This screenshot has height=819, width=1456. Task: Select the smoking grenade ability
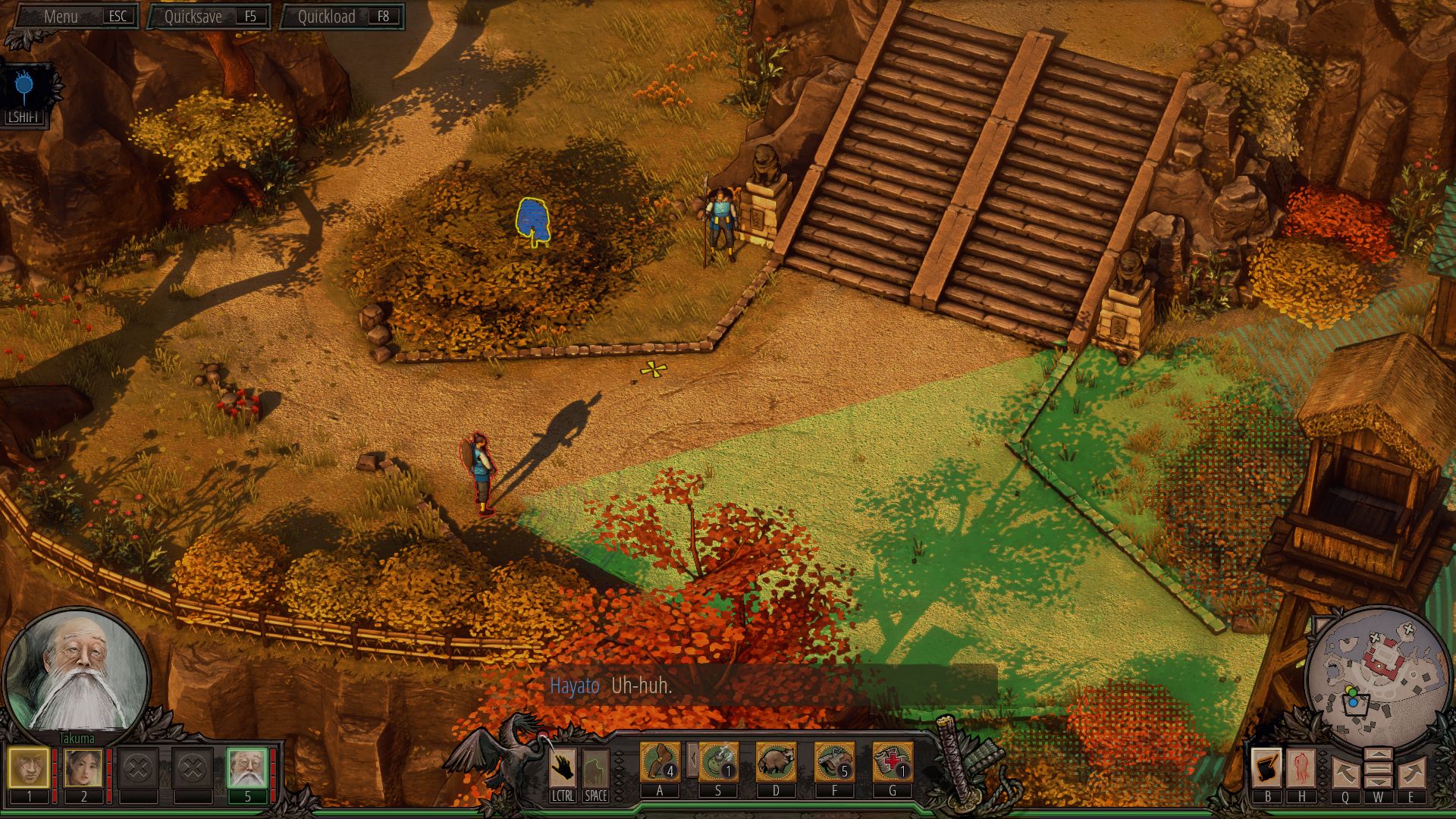tap(718, 761)
